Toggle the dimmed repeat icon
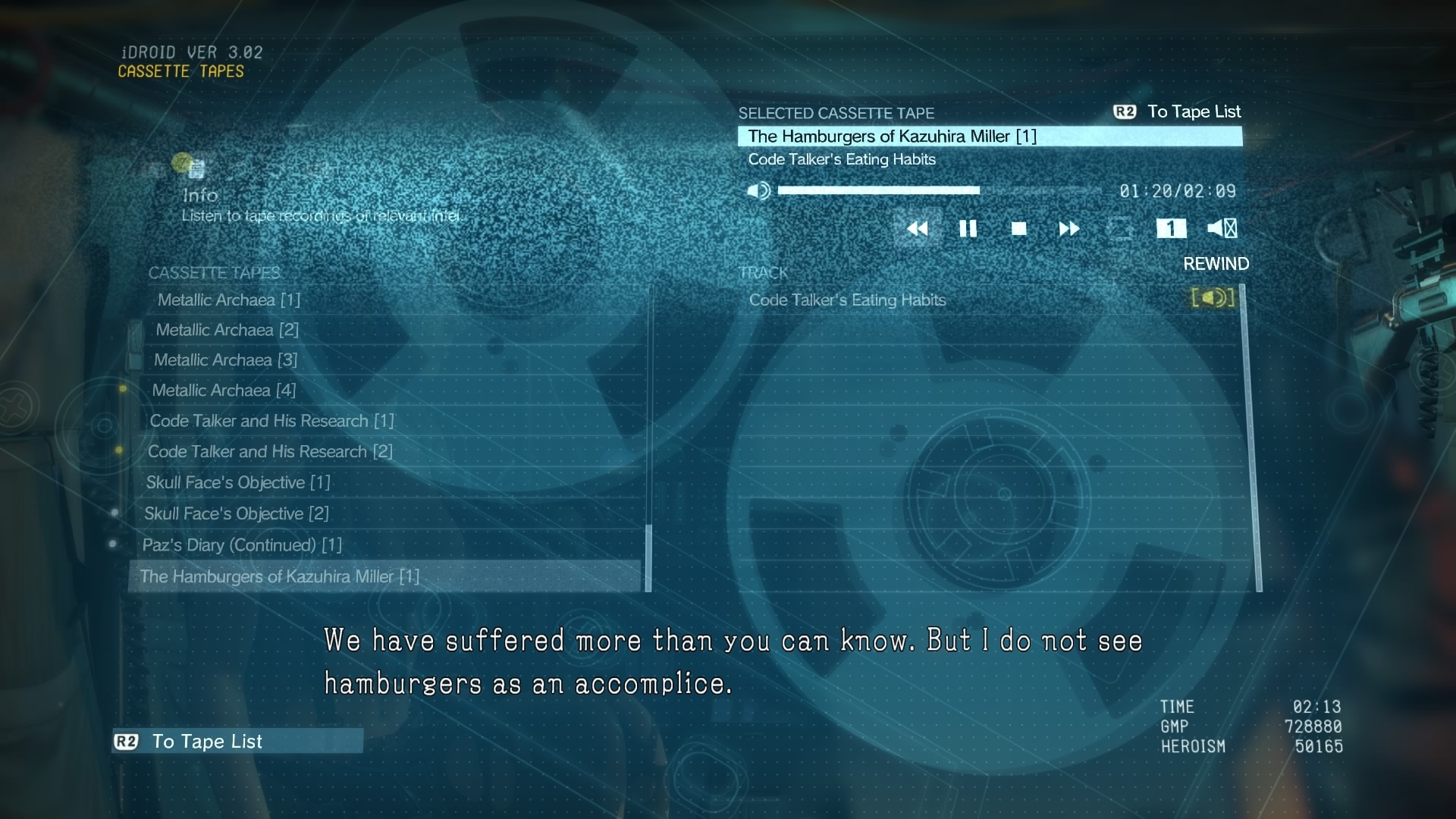The height and width of the screenshot is (819, 1456). (x=1120, y=228)
